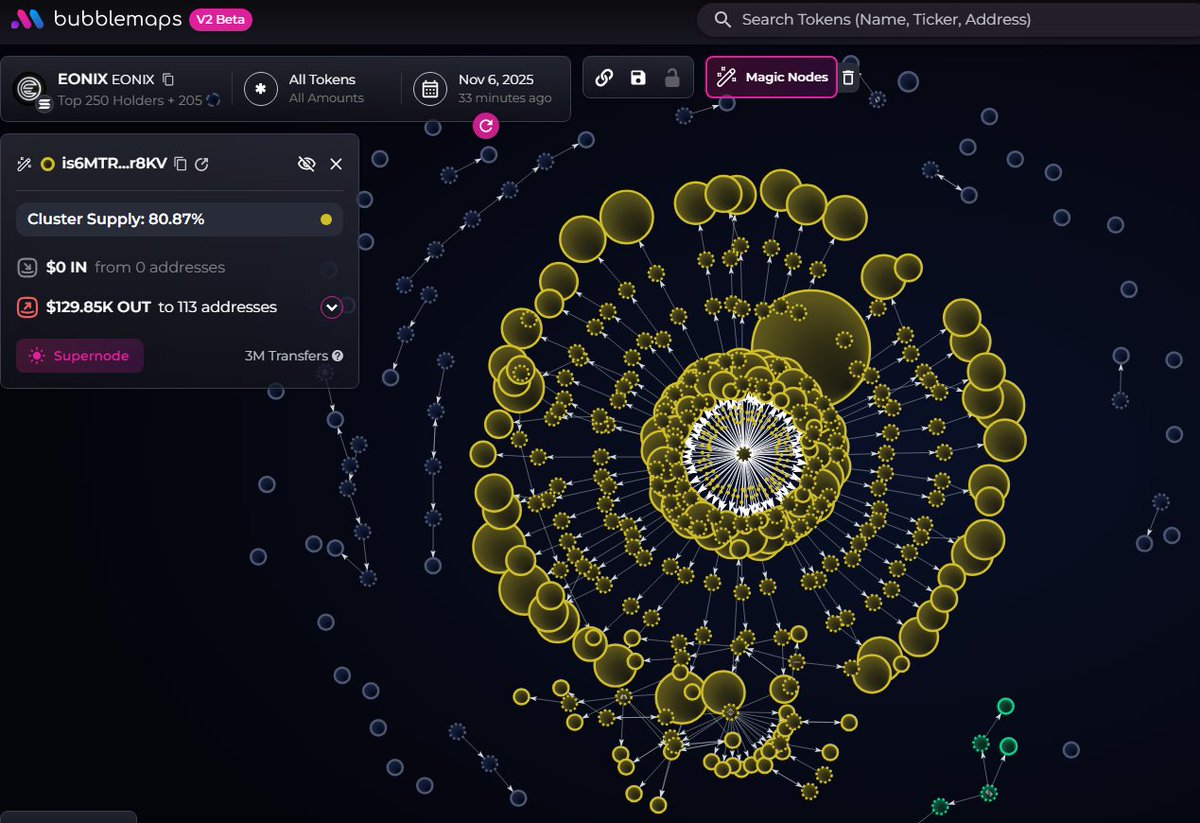The height and width of the screenshot is (823, 1200).
Task: Save the map with the floppy disk icon
Action: pos(638,78)
